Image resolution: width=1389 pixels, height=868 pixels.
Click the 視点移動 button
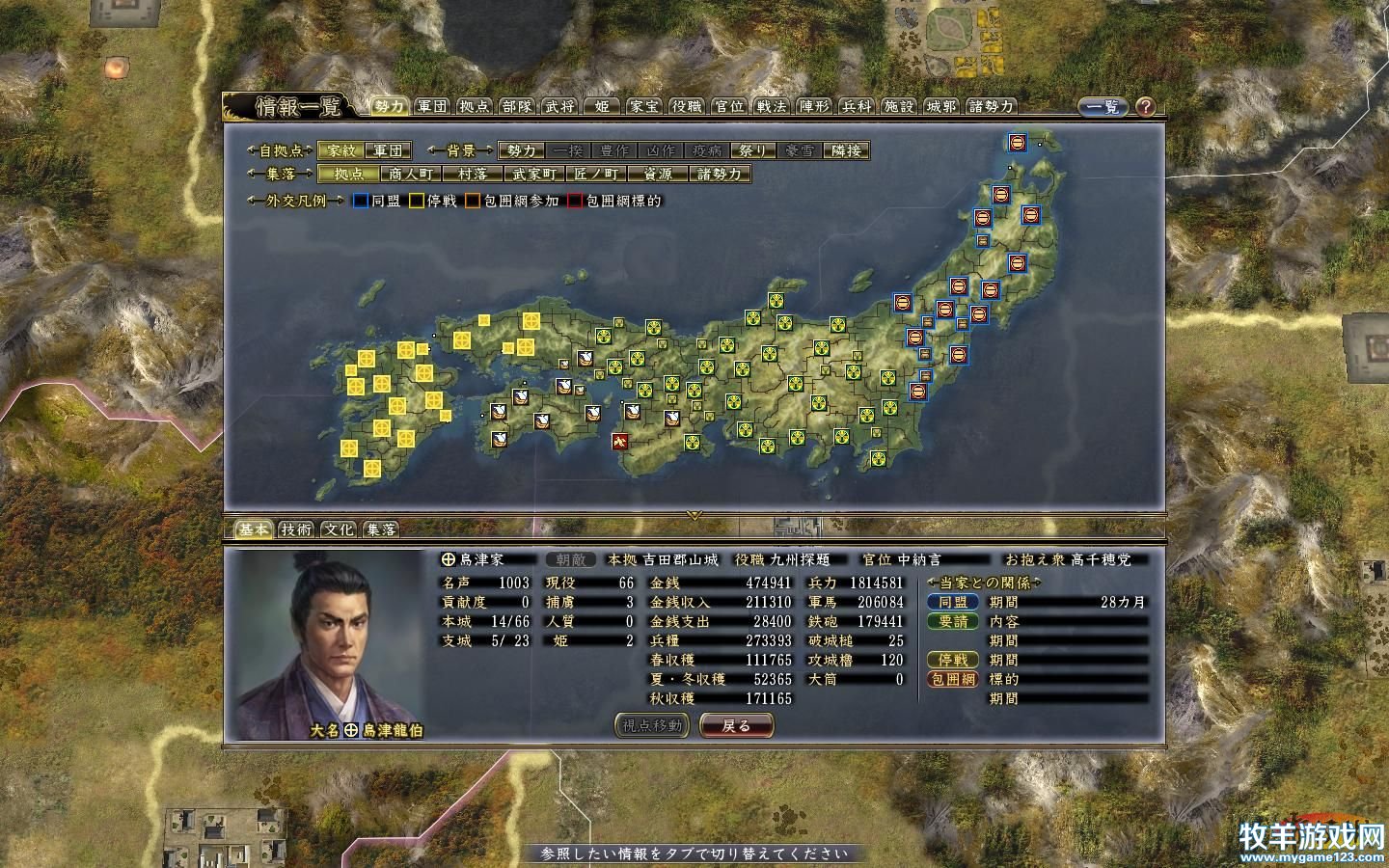pyautogui.click(x=652, y=725)
